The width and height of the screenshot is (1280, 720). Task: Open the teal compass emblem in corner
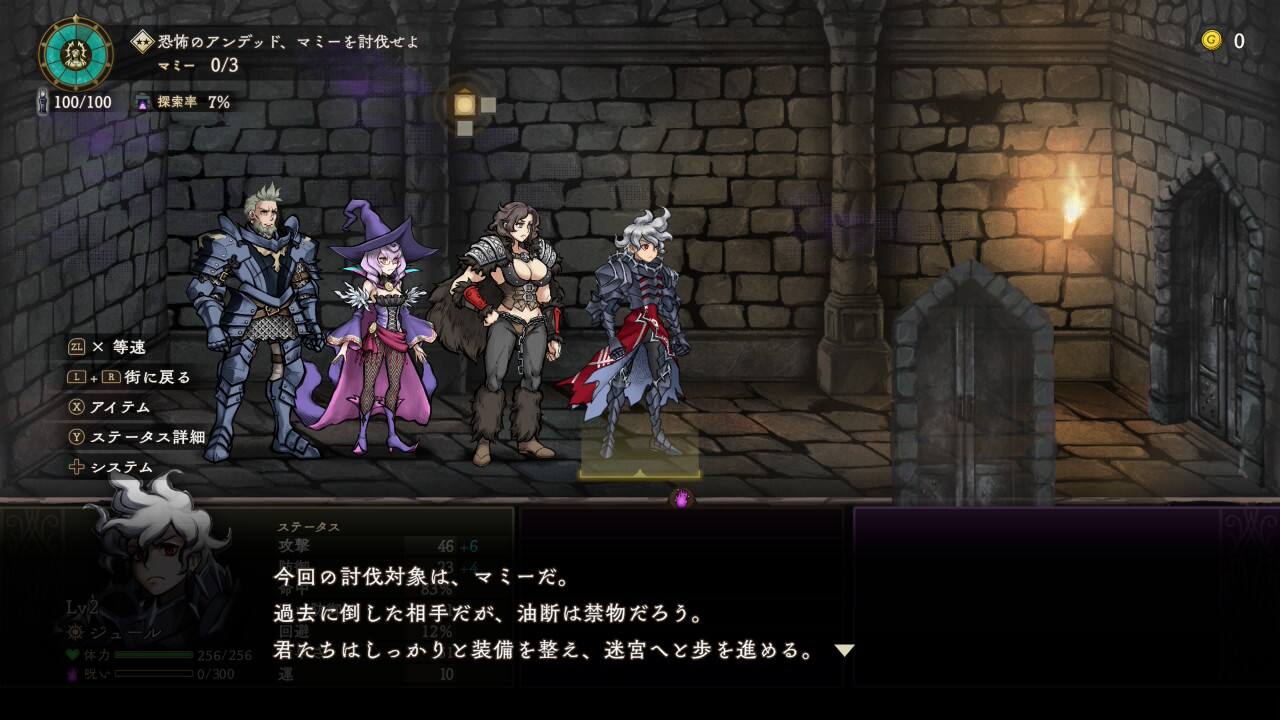pyautogui.click(x=76, y=53)
